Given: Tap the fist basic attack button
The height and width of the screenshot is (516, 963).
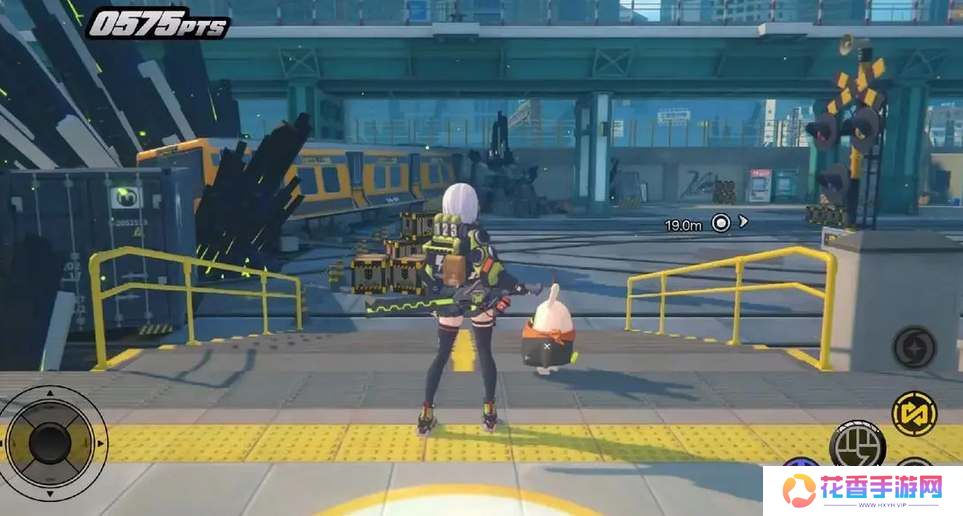Looking at the screenshot, I should pos(857,443).
